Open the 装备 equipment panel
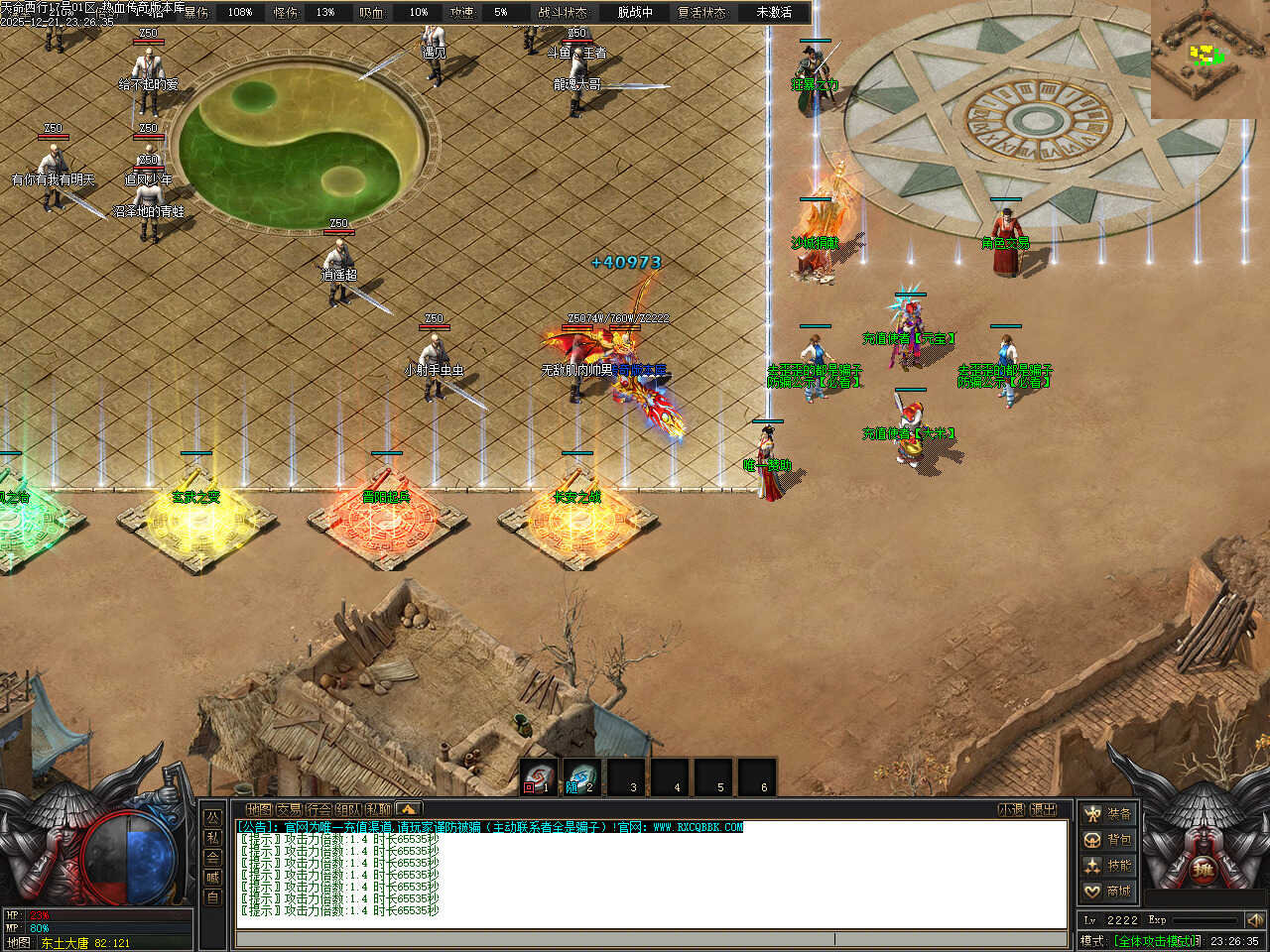 [x=1107, y=814]
